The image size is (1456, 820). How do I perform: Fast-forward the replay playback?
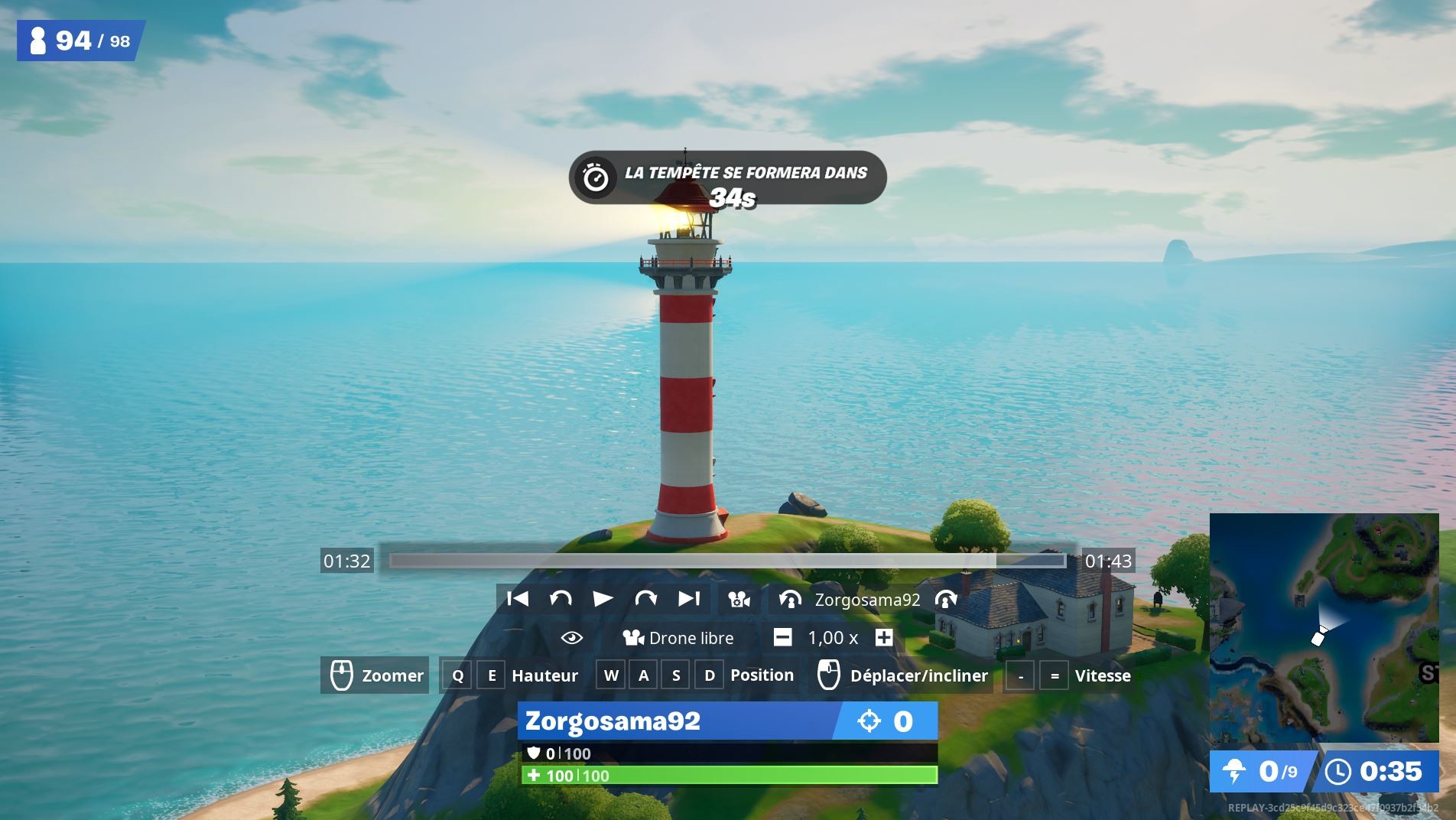tap(646, 600)
